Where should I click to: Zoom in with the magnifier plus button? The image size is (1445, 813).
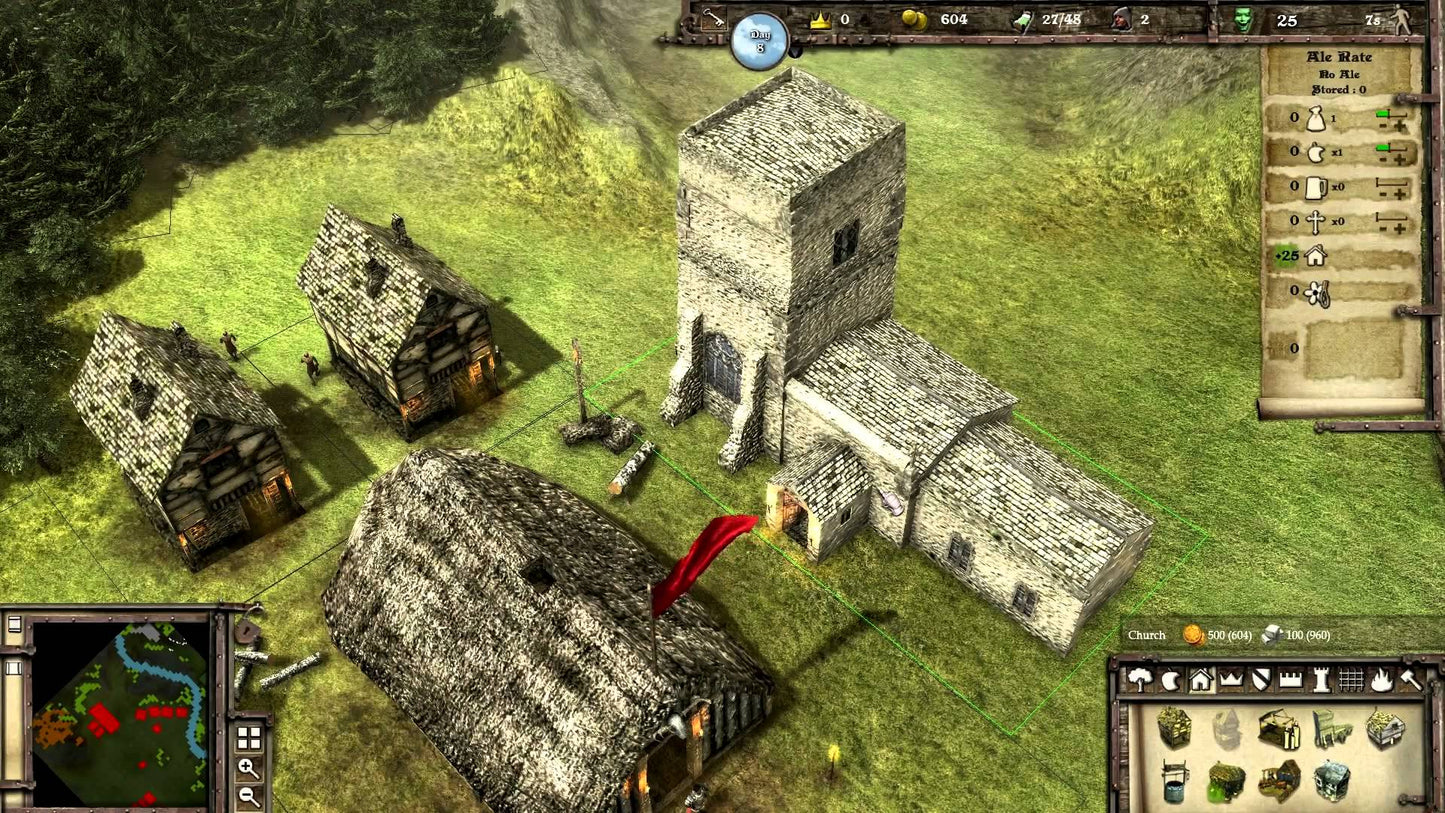click(249, 769)
